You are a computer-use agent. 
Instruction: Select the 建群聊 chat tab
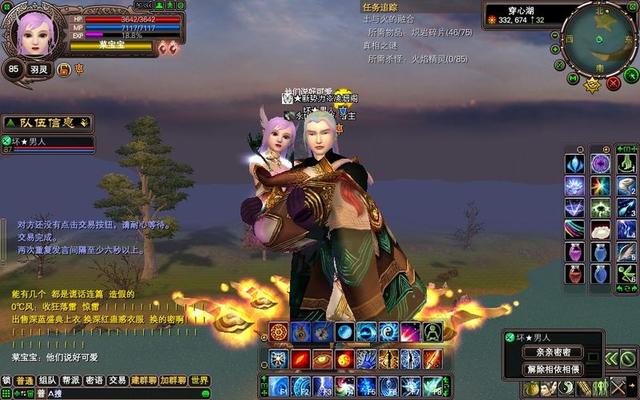coord(144,381)
